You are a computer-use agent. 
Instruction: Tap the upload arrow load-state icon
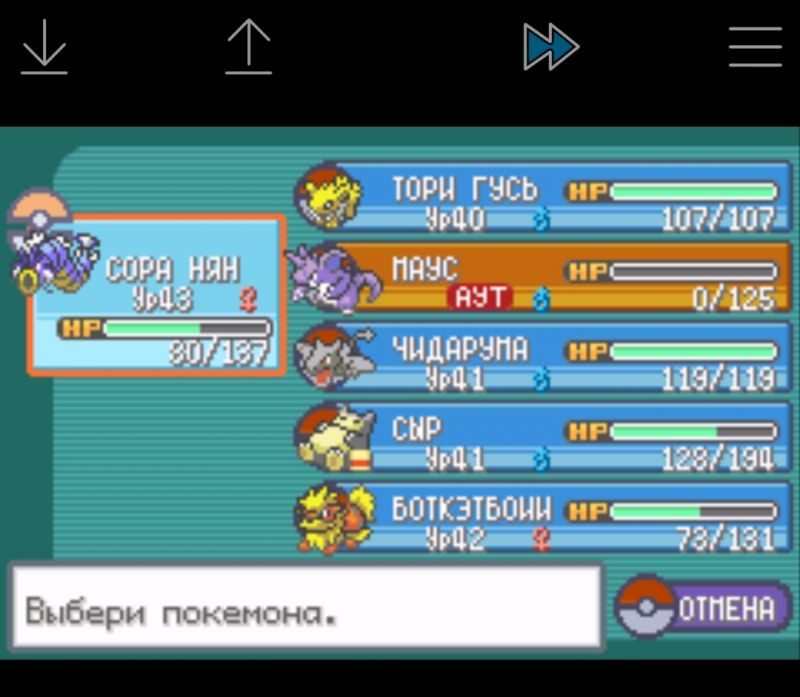[248, 47]
